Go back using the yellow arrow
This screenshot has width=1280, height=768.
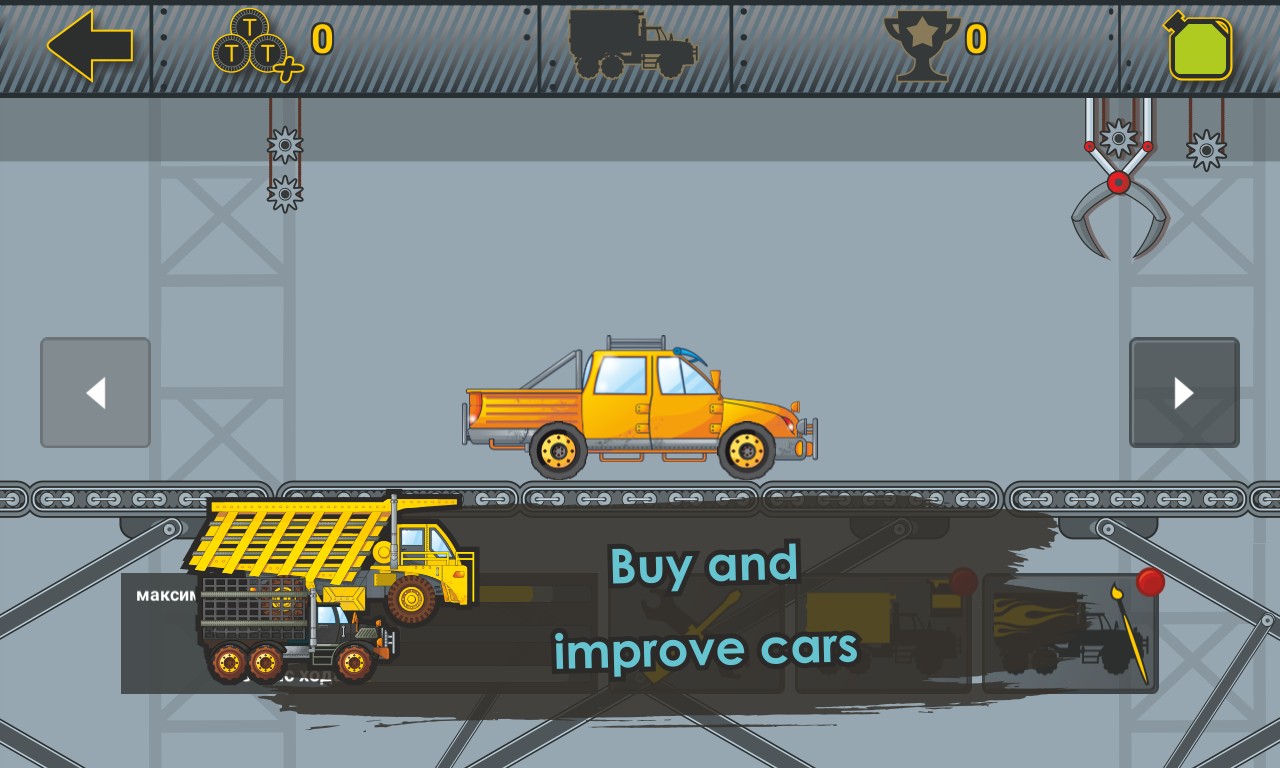(90, 45)
